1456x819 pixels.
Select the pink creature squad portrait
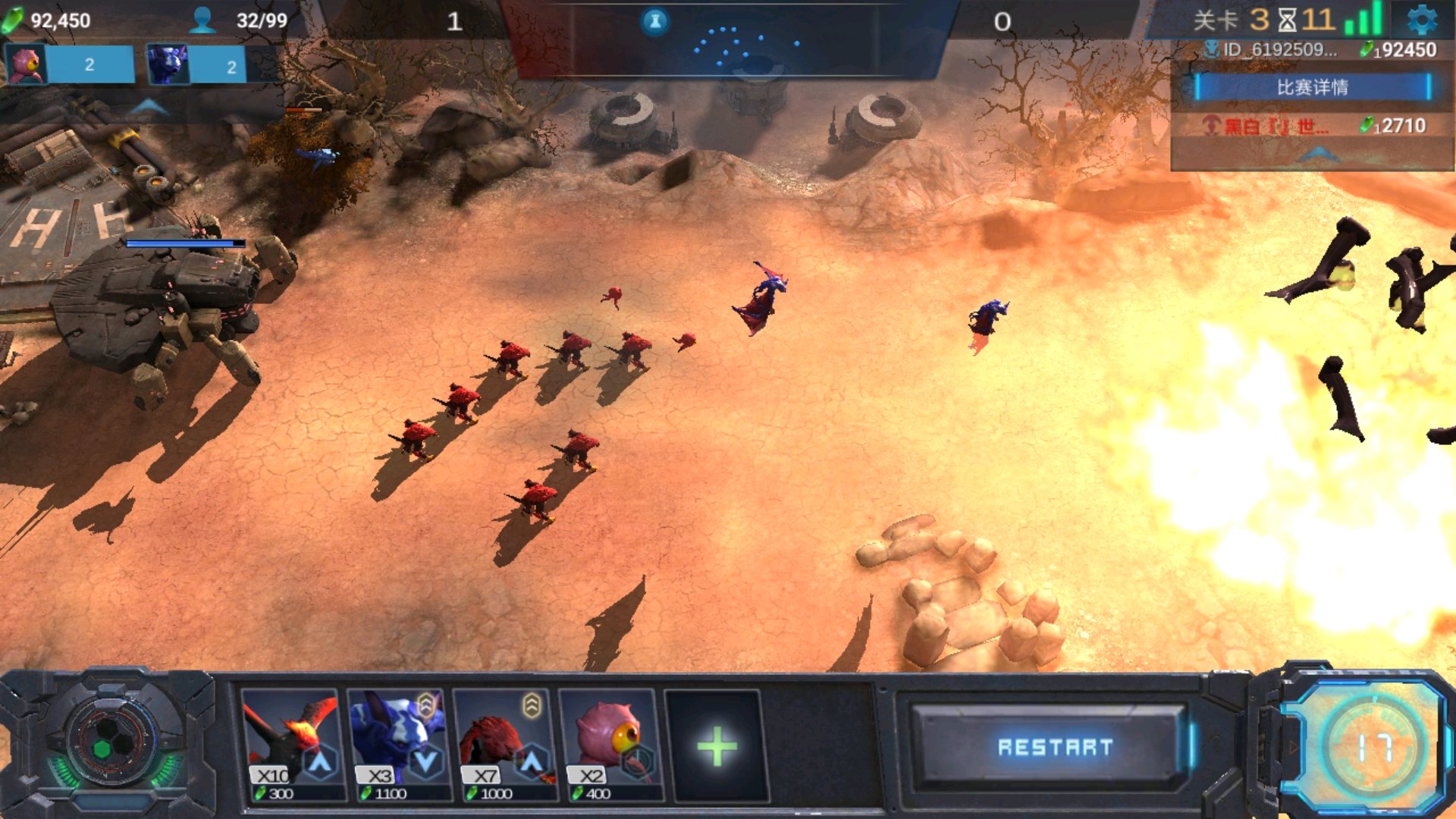(x=26, y=64)
